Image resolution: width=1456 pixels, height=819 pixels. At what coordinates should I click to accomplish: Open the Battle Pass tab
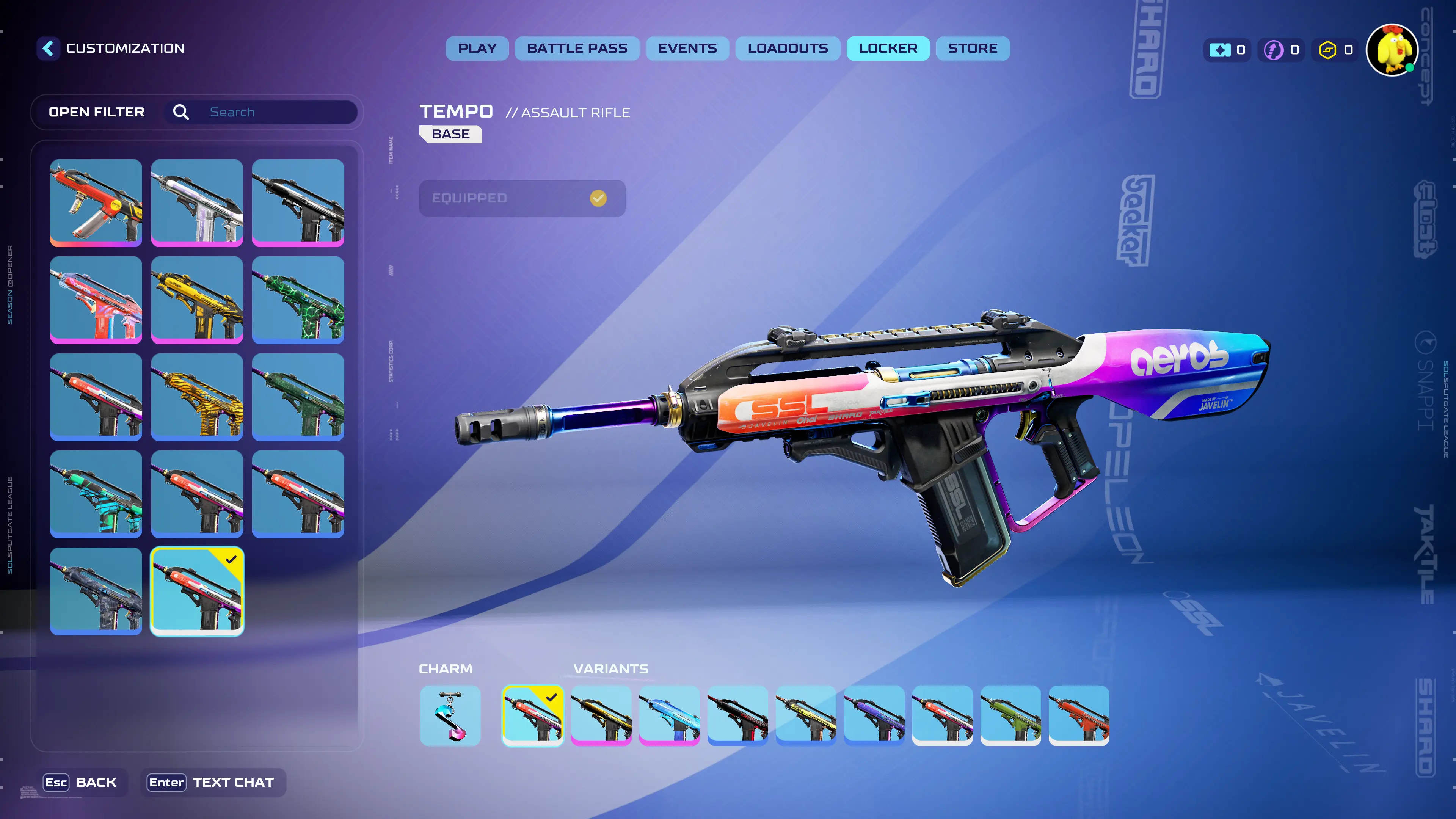click(576, 49)
